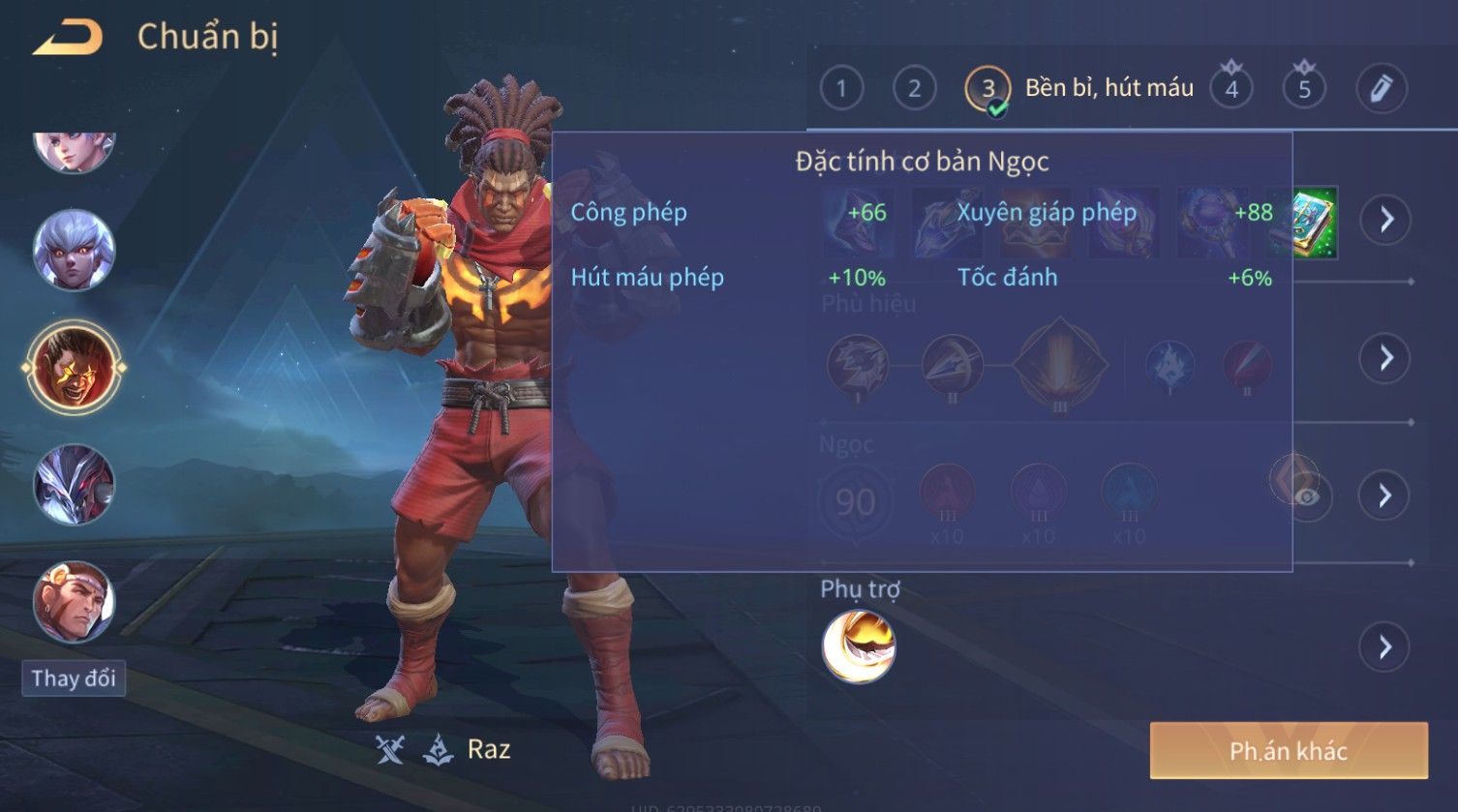Select the highlighted Raz hero portrait

(74, 368)
